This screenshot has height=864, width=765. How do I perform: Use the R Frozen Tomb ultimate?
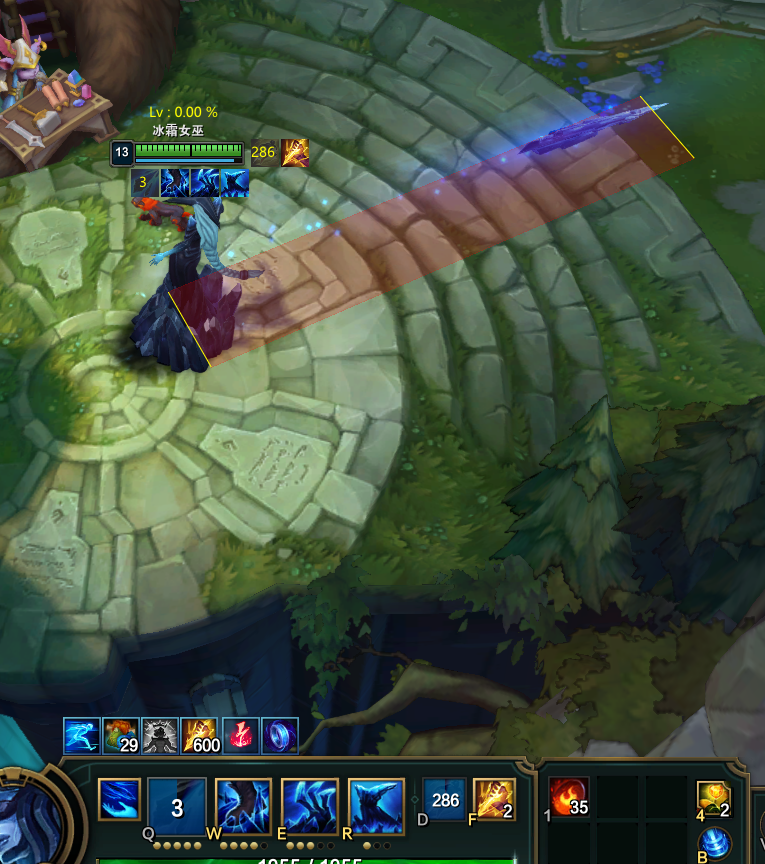pyautogui.click(x=376, y=806)
